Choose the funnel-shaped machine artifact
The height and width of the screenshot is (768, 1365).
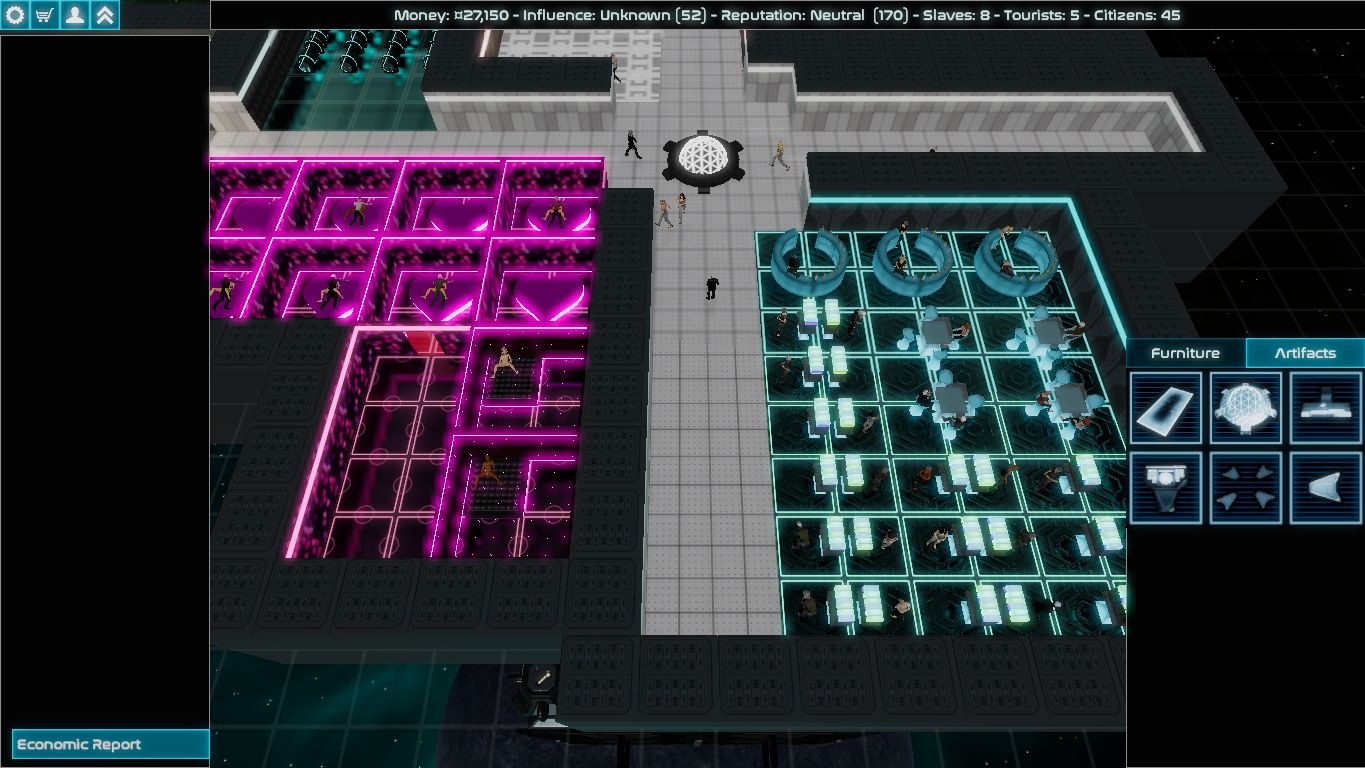pos(1166,487)
